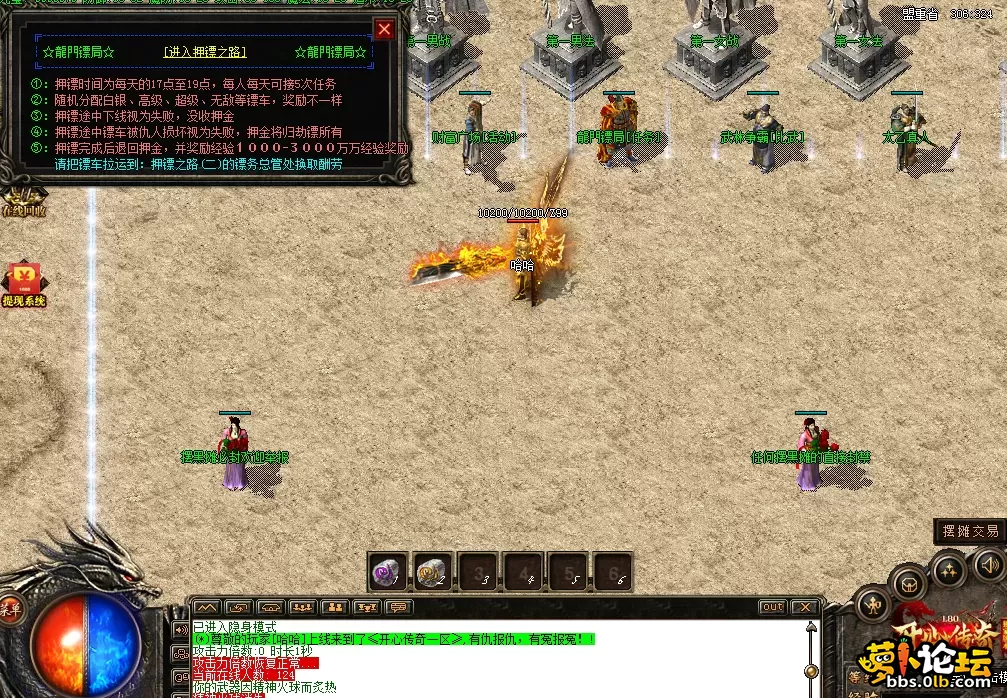The image size is (1007, 698).
Task: Click the 'out' button on the chat bar
Action: tap(772, 607)
